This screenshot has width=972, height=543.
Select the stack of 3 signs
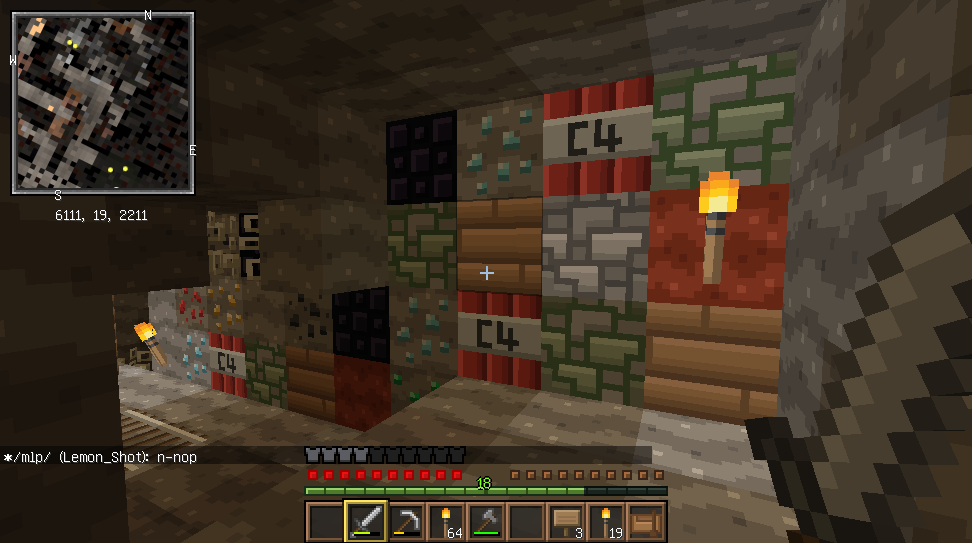[566, 521]
